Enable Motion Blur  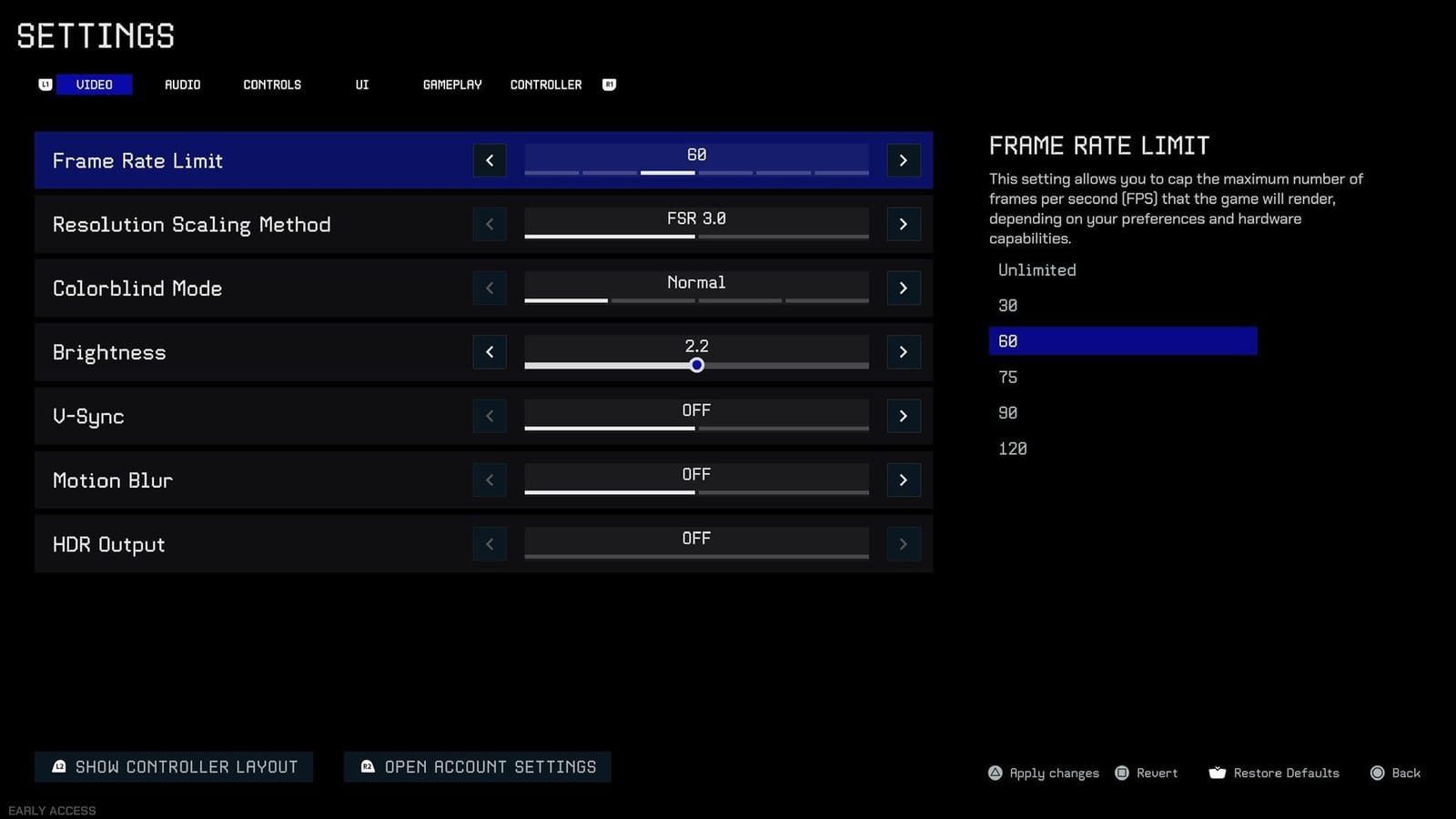(x=903, y=480)
